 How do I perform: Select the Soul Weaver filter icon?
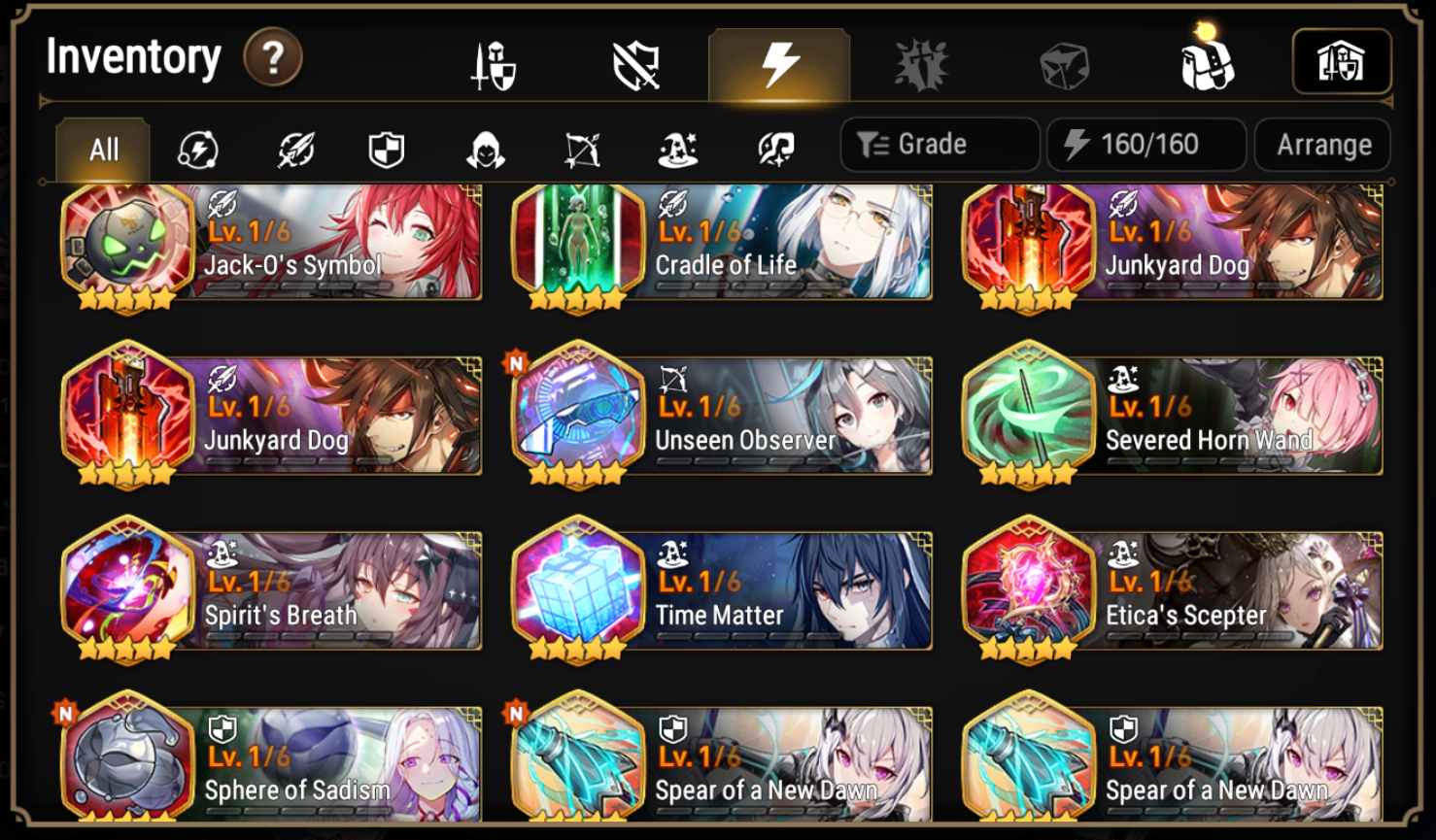tap(773, 148)
